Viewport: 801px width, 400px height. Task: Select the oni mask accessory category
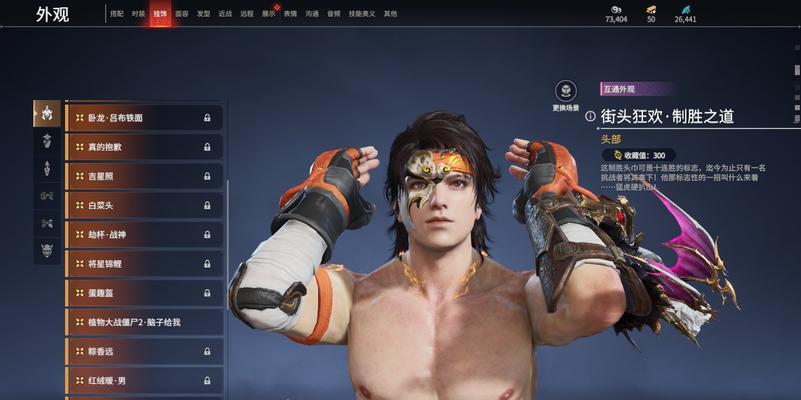pos(47,250)
